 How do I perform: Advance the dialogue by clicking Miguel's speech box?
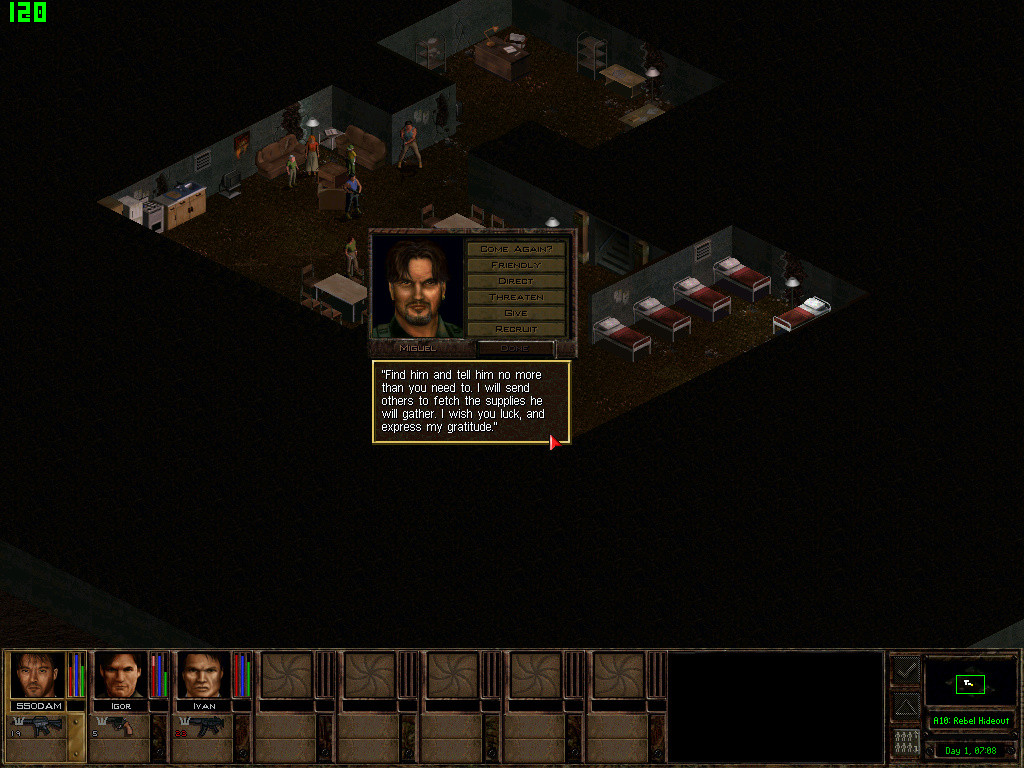tap(471, 401)
